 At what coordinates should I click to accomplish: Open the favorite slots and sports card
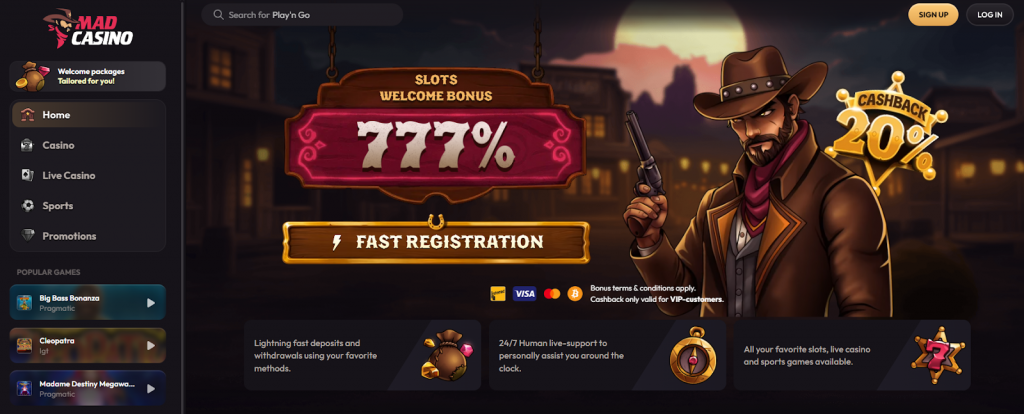coord(851,355)
